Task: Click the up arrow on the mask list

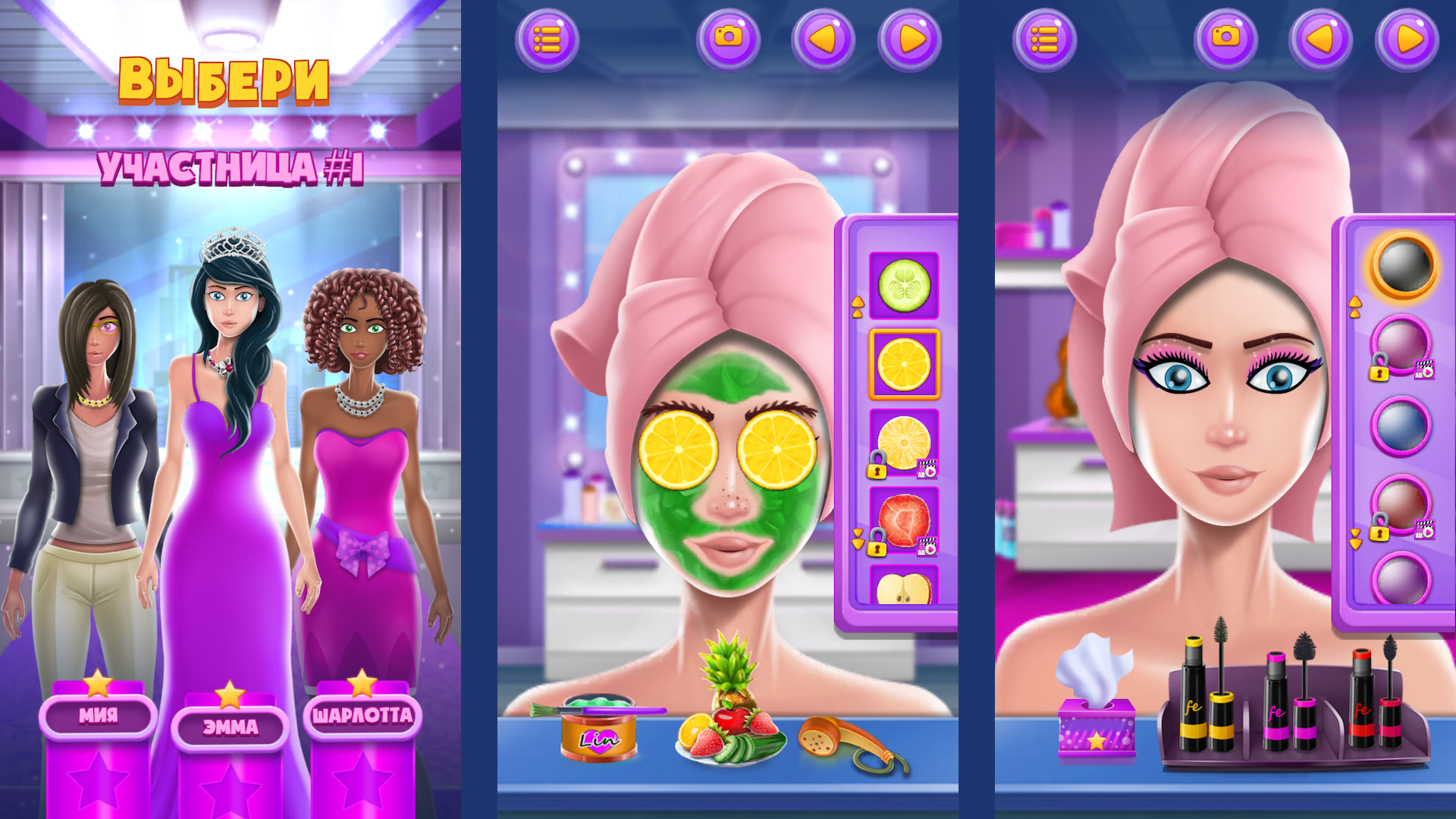Action: [858, 305]
